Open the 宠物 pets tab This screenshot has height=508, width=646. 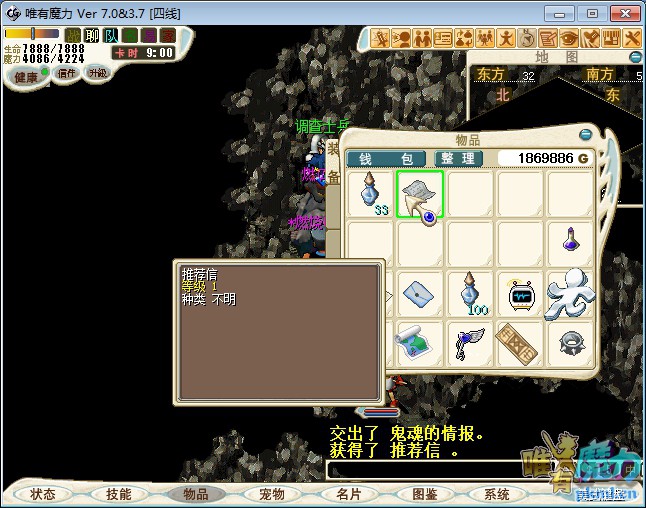[272, 494]
